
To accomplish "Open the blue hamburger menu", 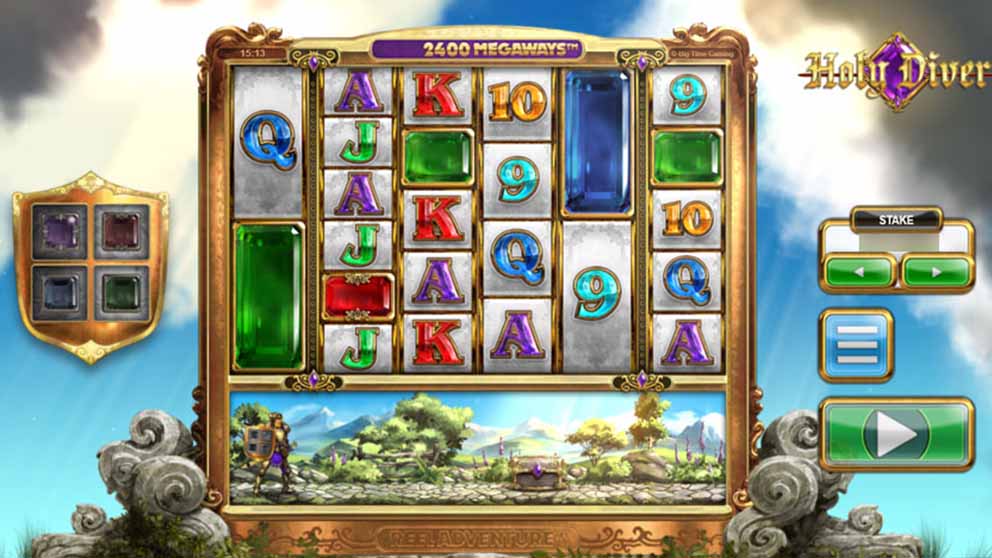I will tap(856, 346).
